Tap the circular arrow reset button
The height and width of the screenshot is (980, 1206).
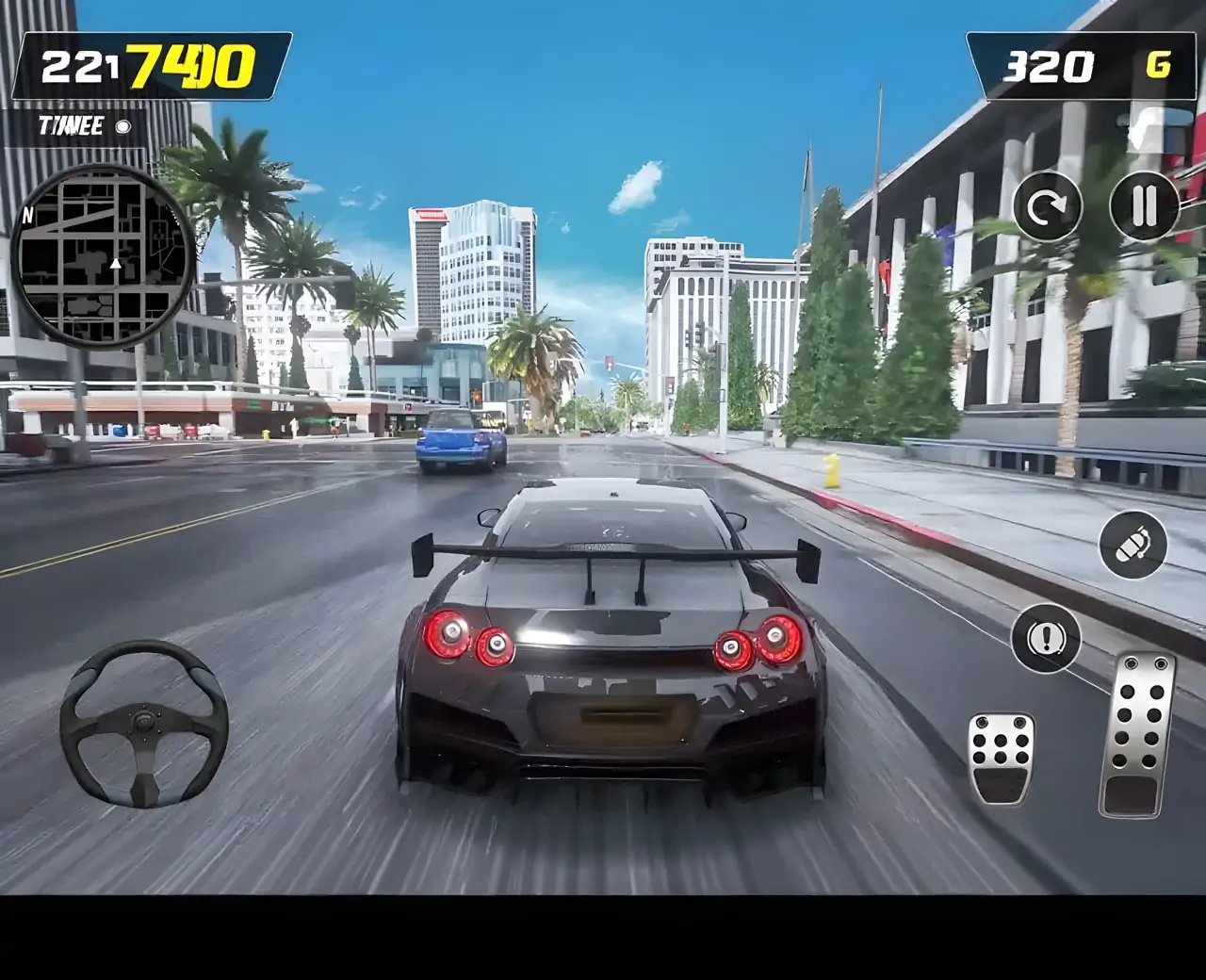pyautogui.click(x=1047, y=205)
